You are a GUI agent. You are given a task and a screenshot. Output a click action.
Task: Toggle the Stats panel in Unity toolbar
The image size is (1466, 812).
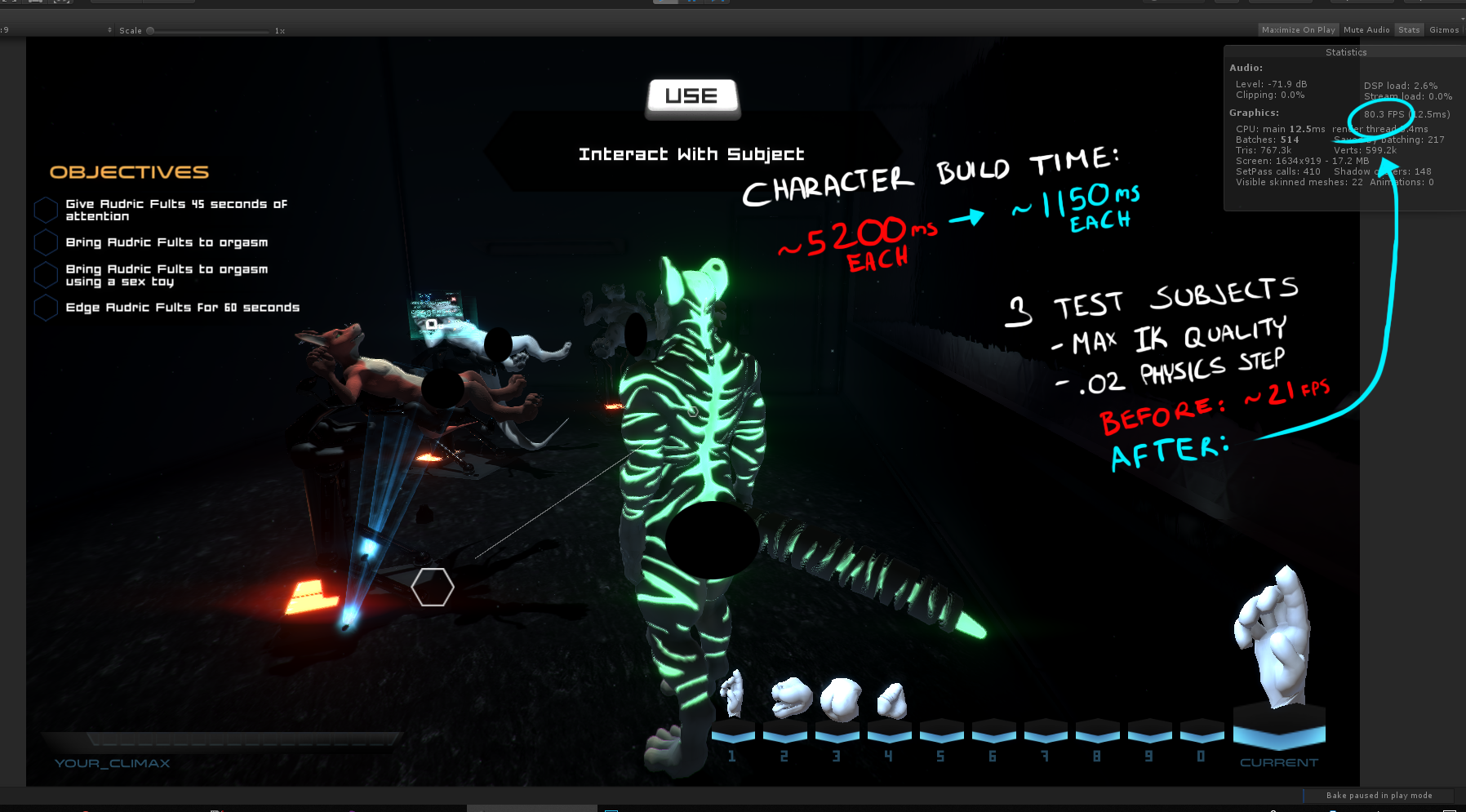[x=1409, y=30]
